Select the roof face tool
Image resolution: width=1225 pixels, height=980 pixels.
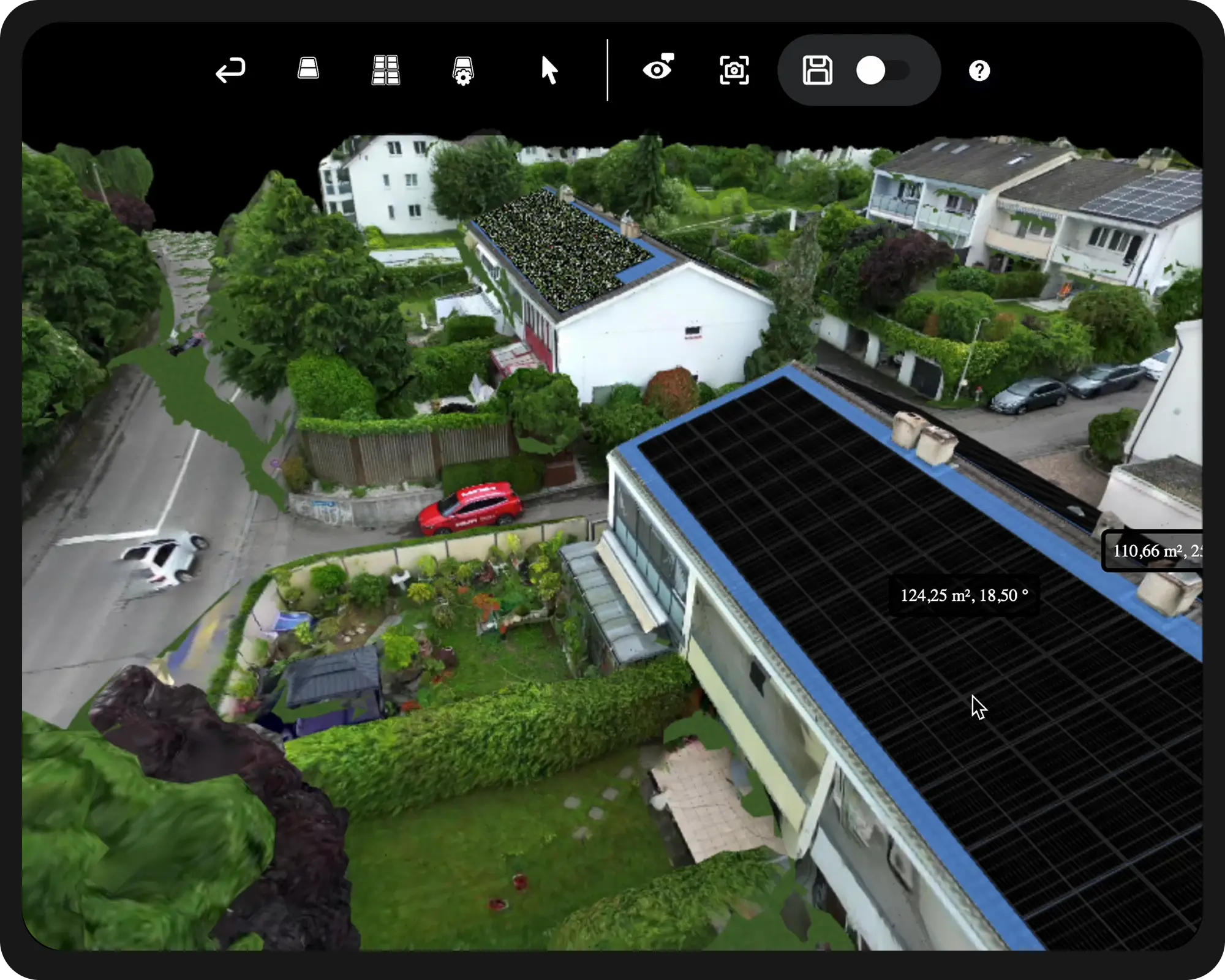point(307,69)
